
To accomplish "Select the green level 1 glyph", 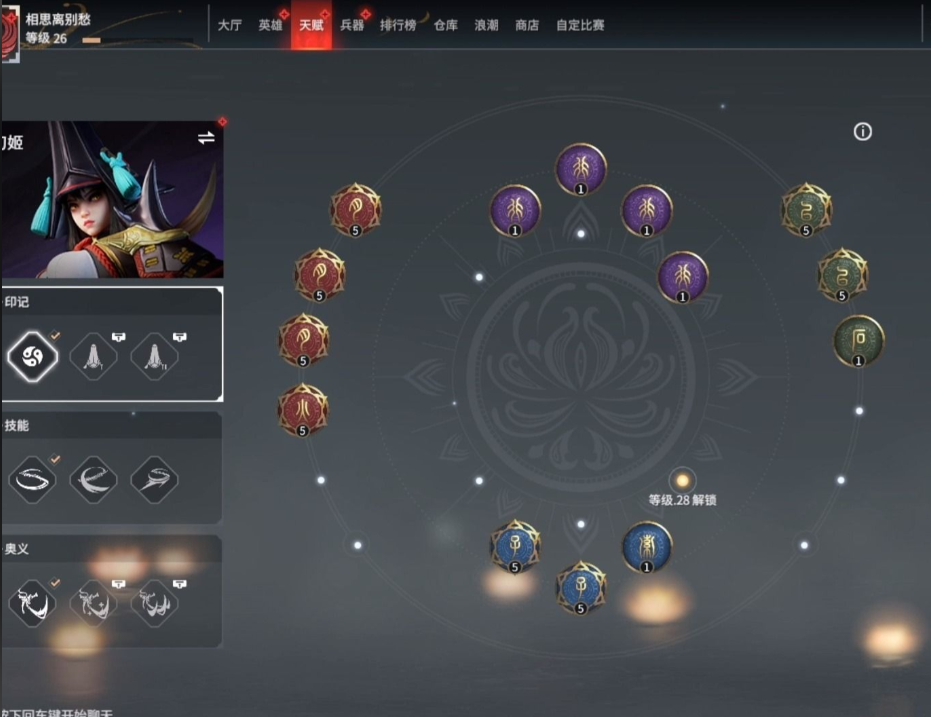I will click(x=858, y=341).
